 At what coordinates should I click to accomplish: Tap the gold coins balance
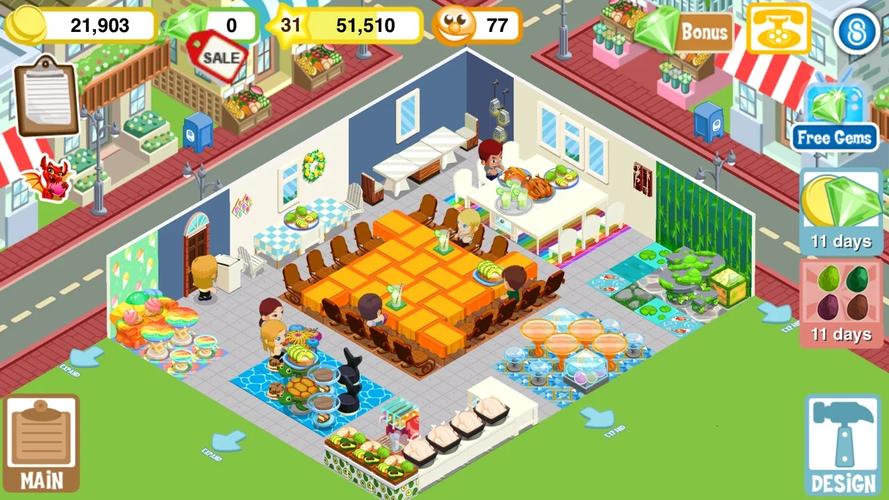click(x=82, y=25)
